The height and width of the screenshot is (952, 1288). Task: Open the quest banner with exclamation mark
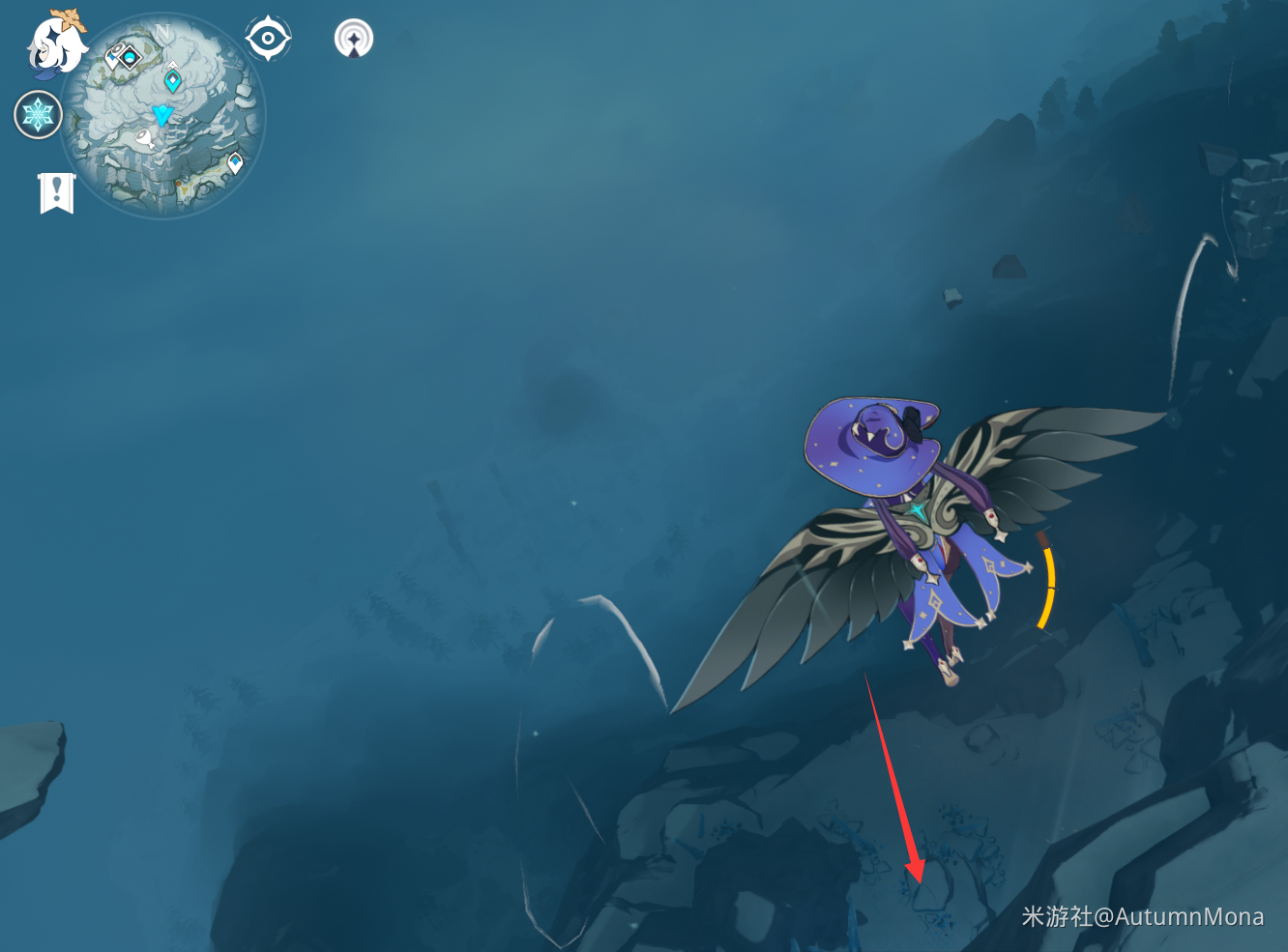[57, 192]
